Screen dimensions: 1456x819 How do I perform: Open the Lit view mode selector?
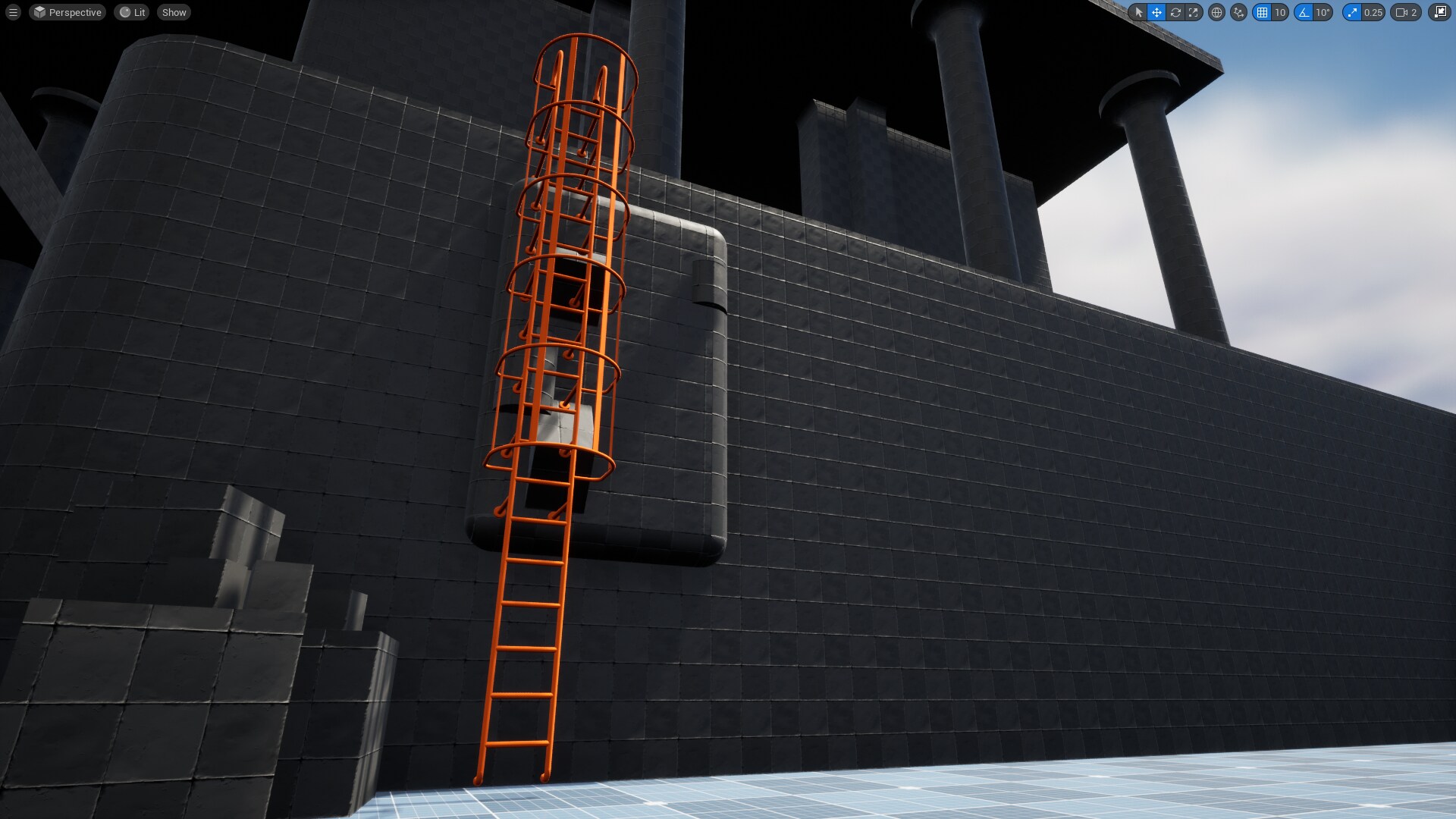click(131, 12)
